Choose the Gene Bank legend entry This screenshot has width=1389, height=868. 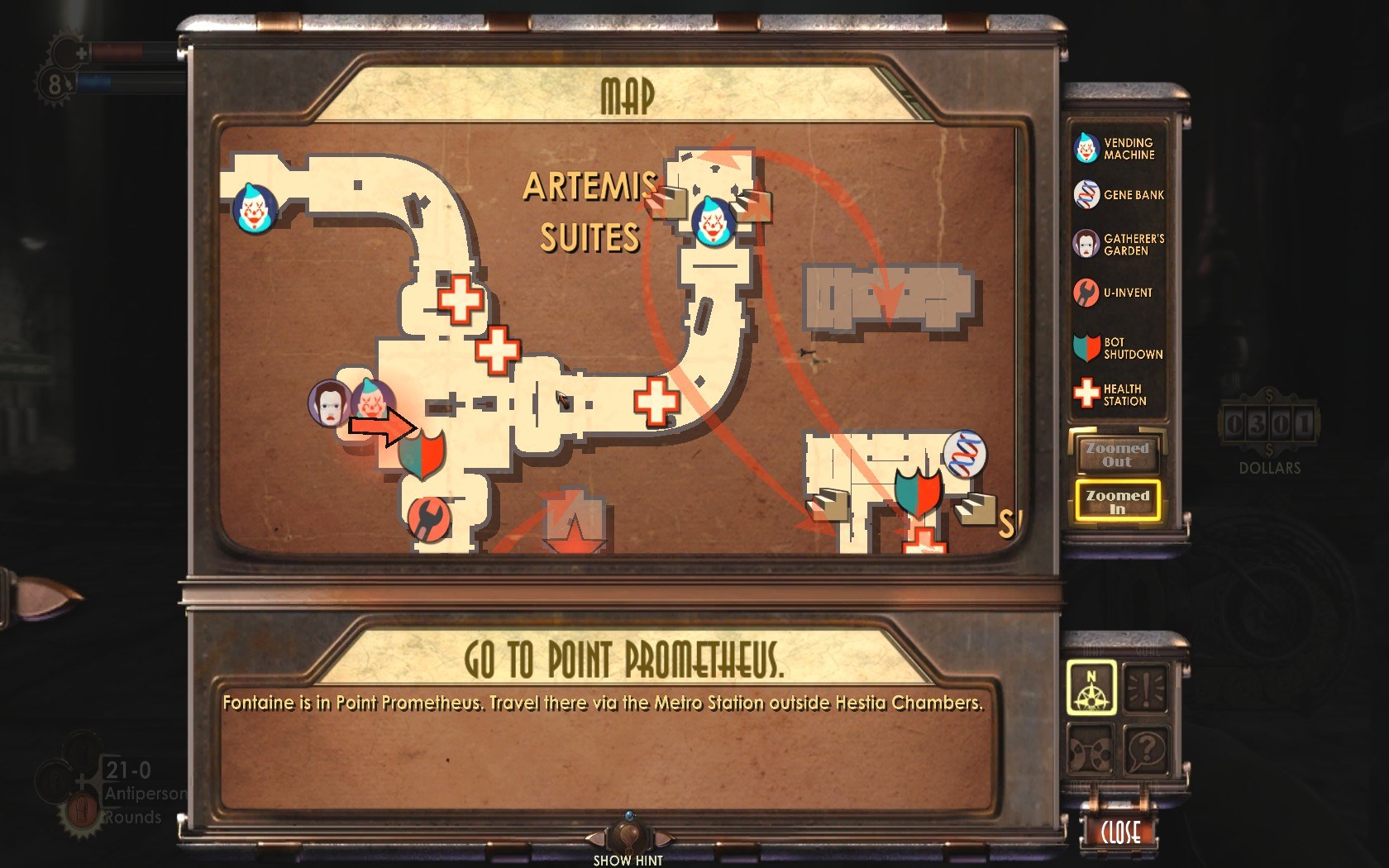click(1117, 195)
